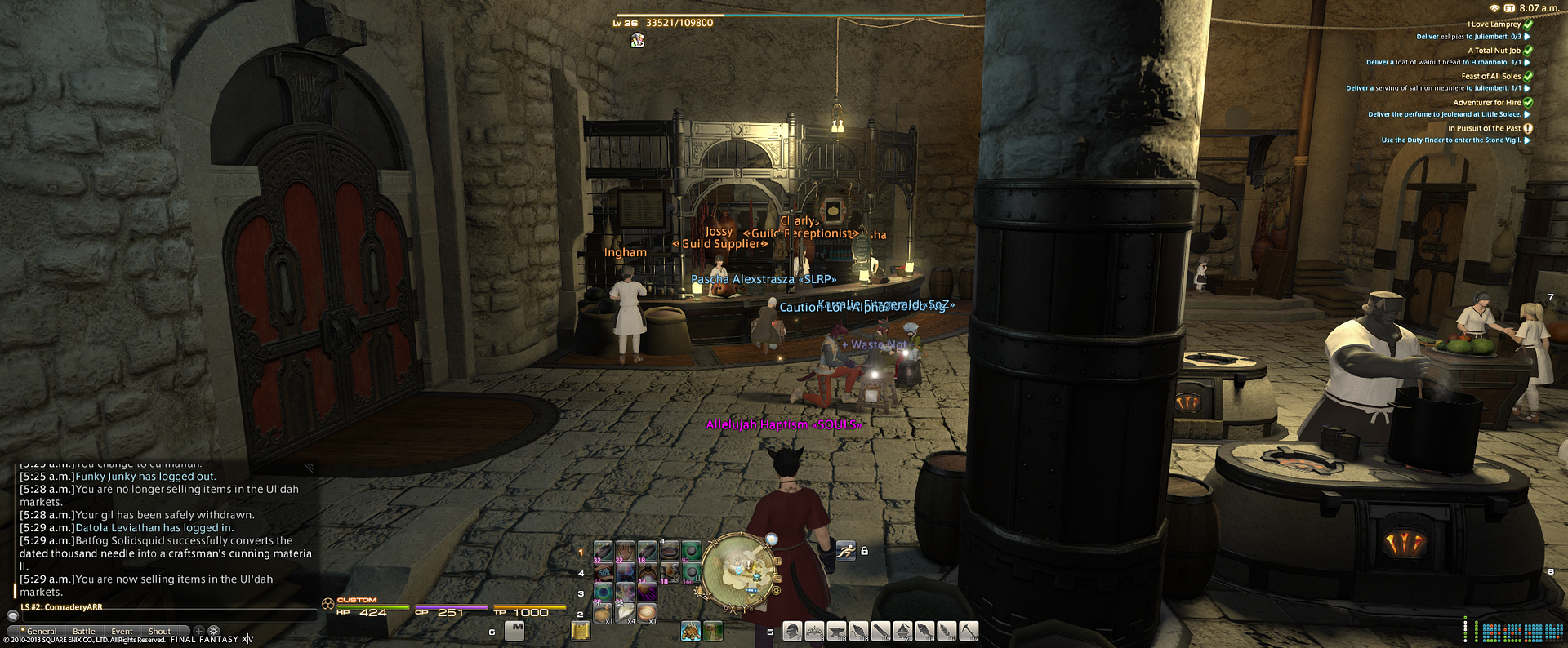Screen dimensions: 1568x648
Task: Zoom in the minimap with plus button
Action: point(777,561)
